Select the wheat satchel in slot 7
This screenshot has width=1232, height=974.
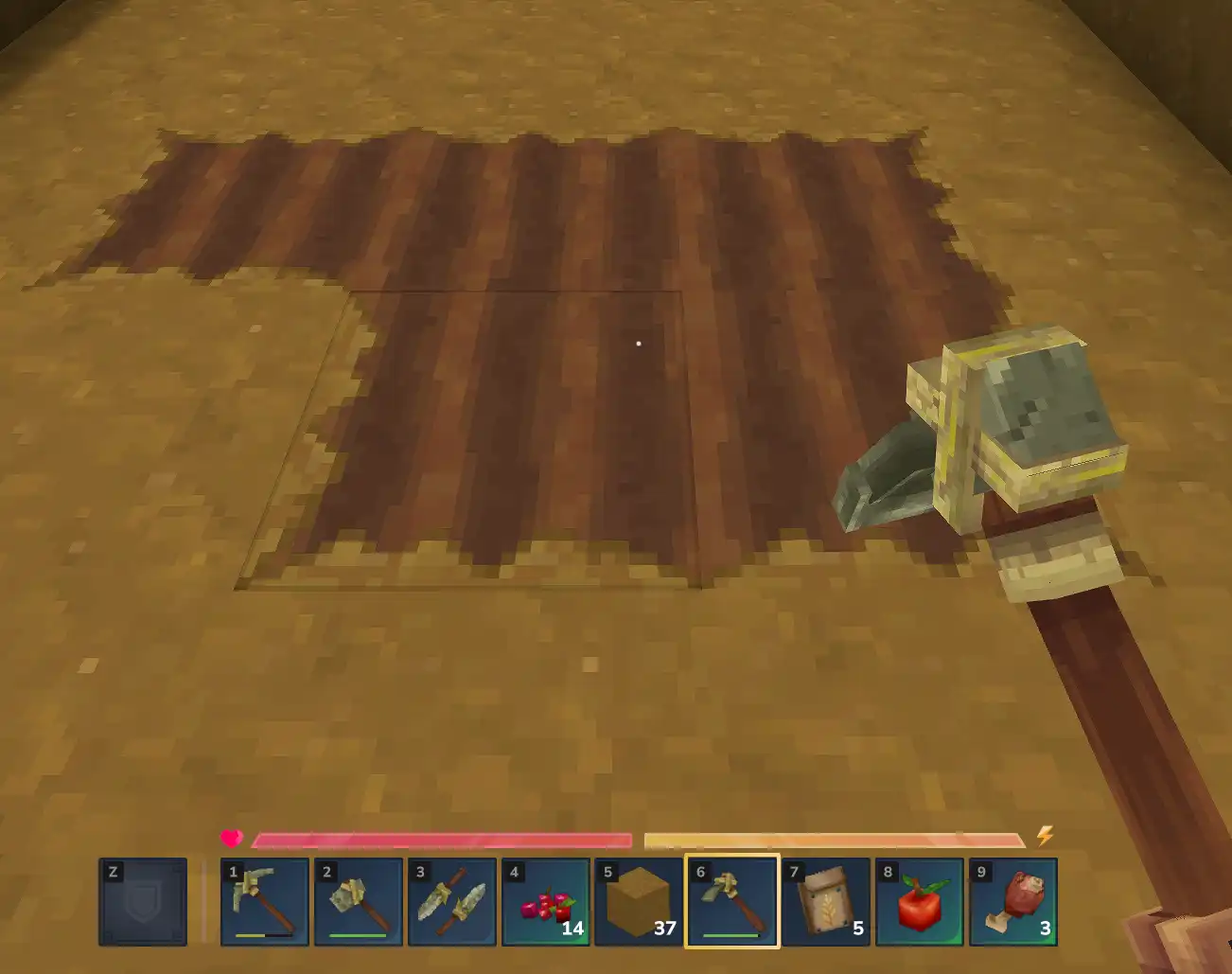point(825,901)
